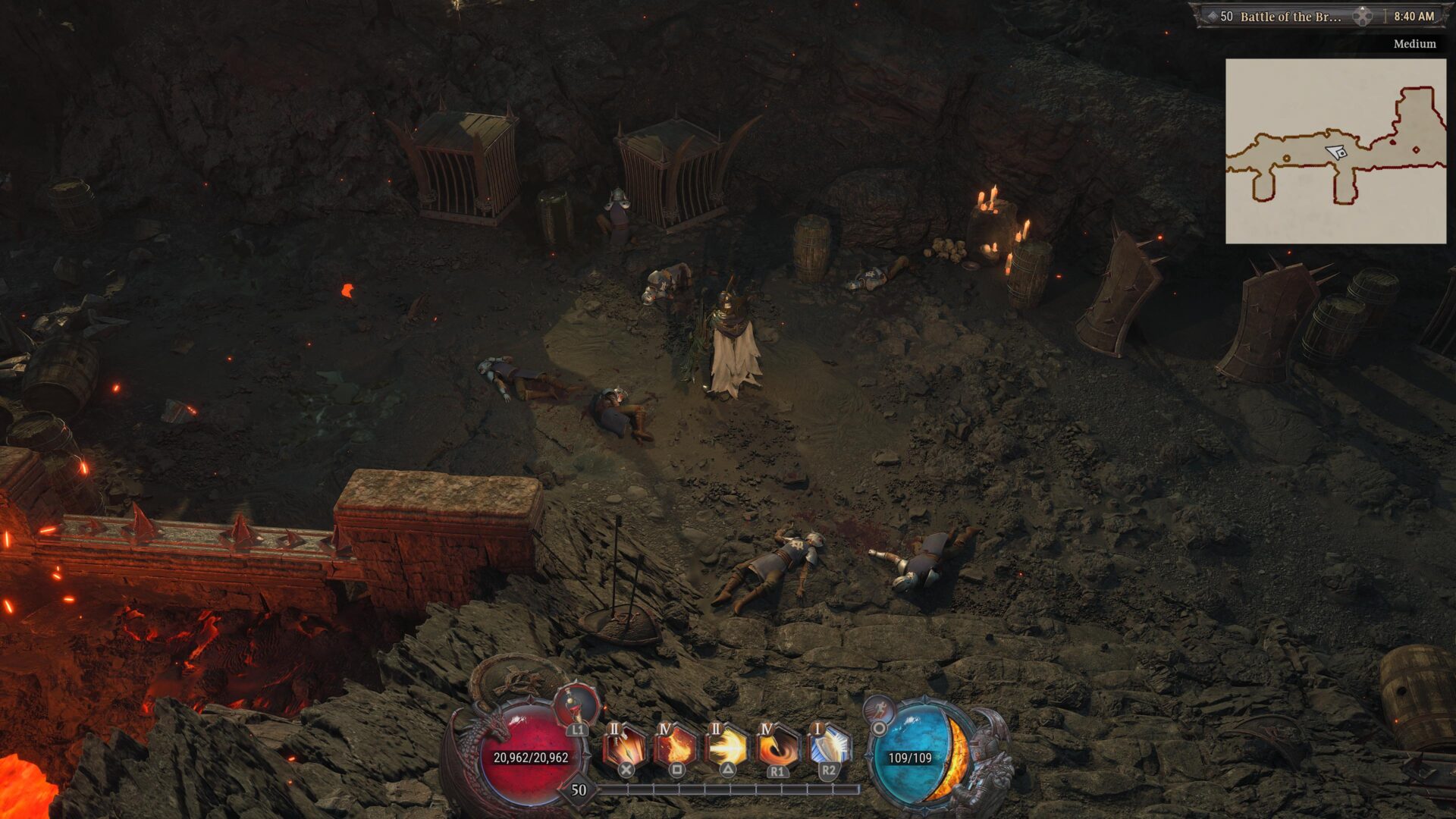Use the health potion flask

(x=577, y=706)
